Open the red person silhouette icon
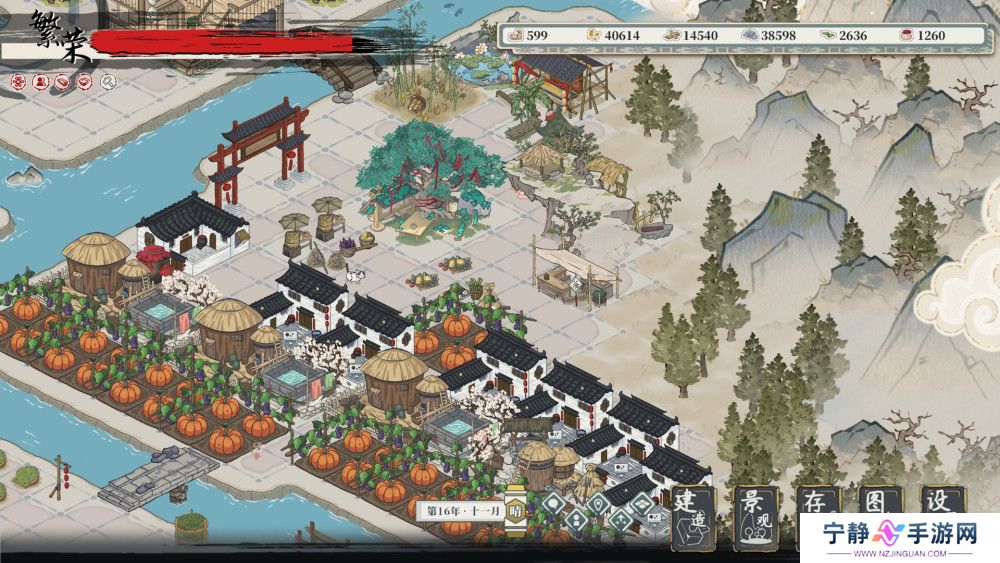The width and height of the screenshot is (1000, 563). click(42, 81)
